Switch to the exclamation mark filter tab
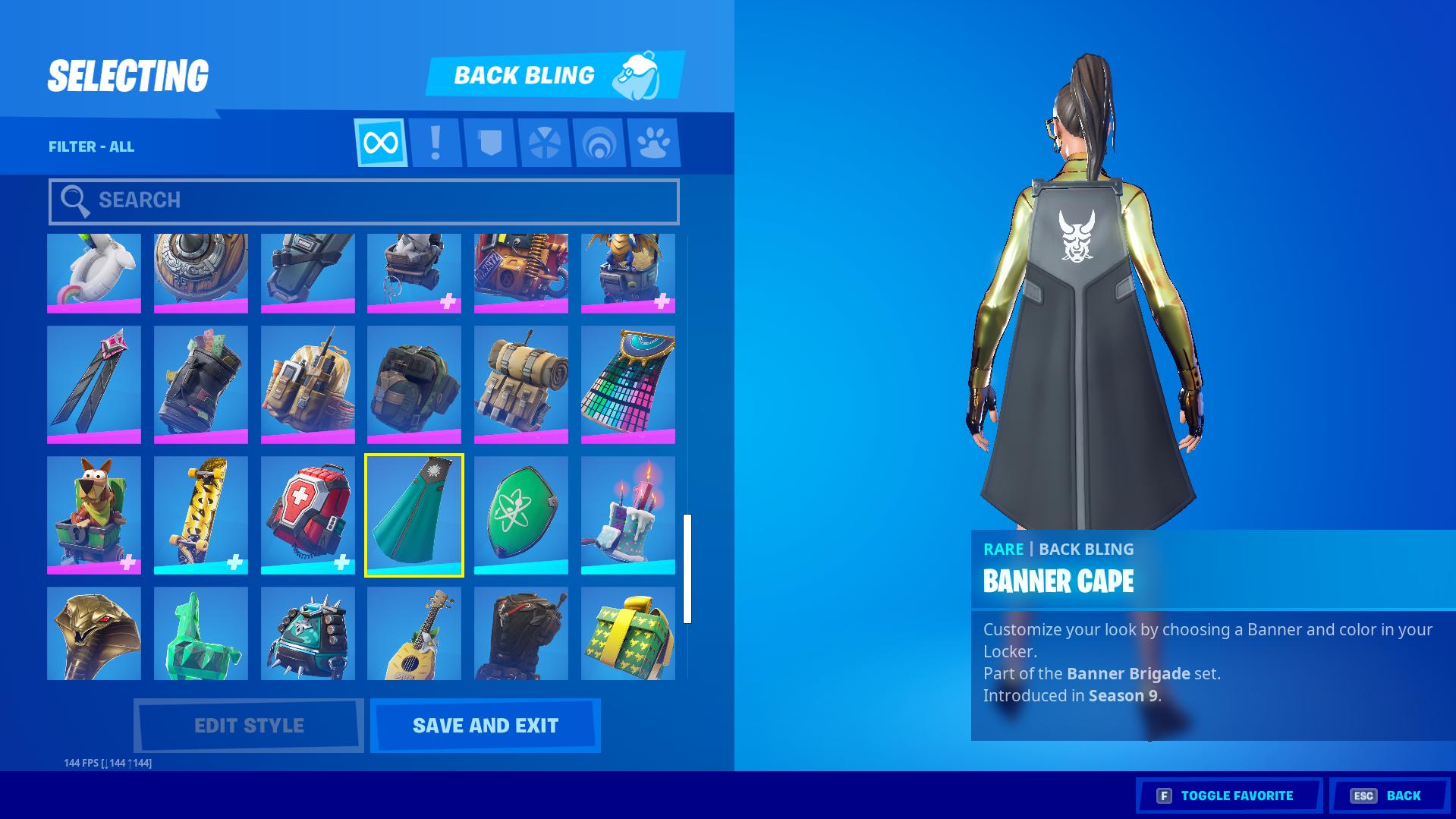The image size is (1456, 819). click(436, 143)
